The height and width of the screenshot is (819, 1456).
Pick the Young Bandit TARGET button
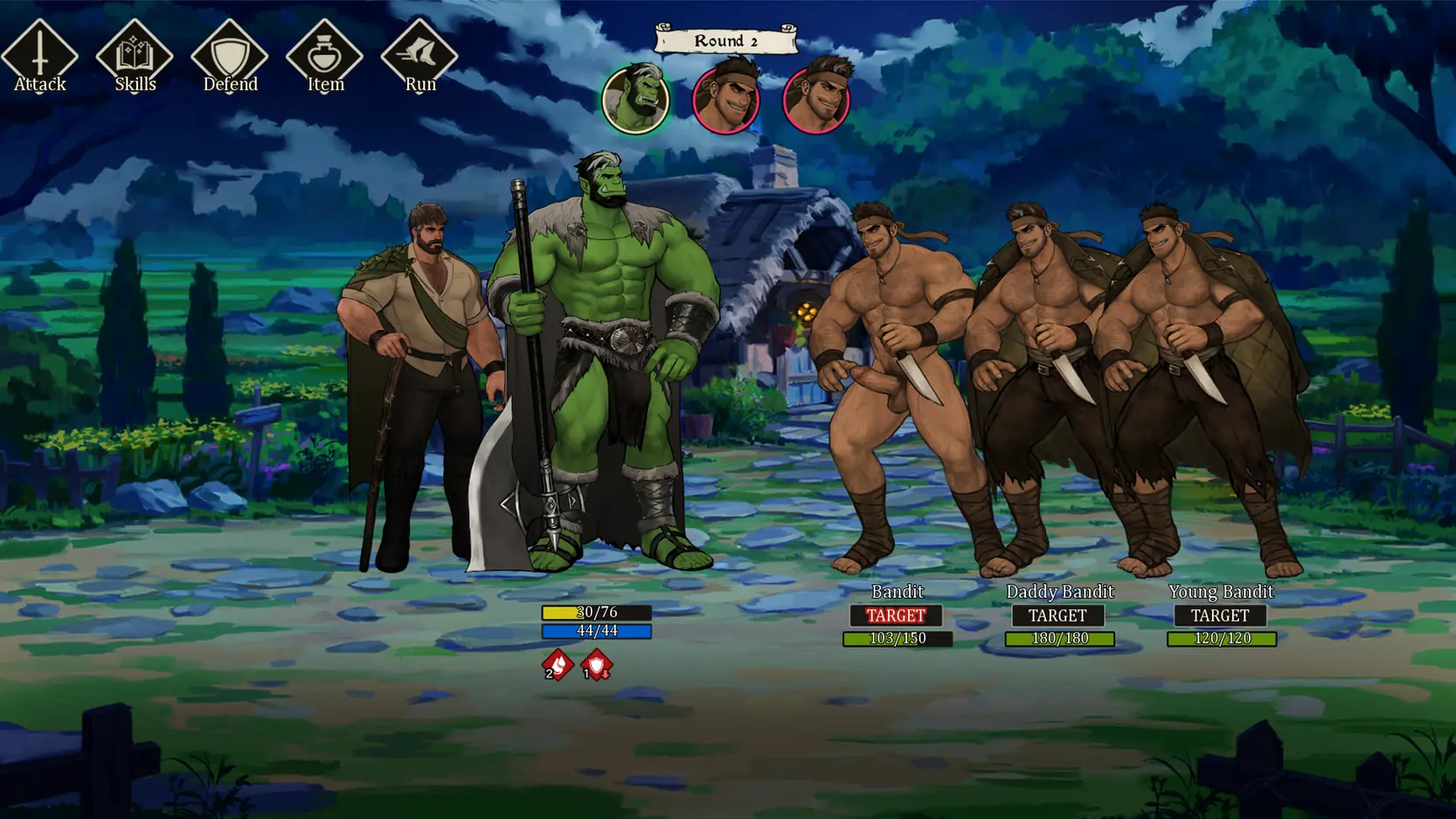(1220, 615)
